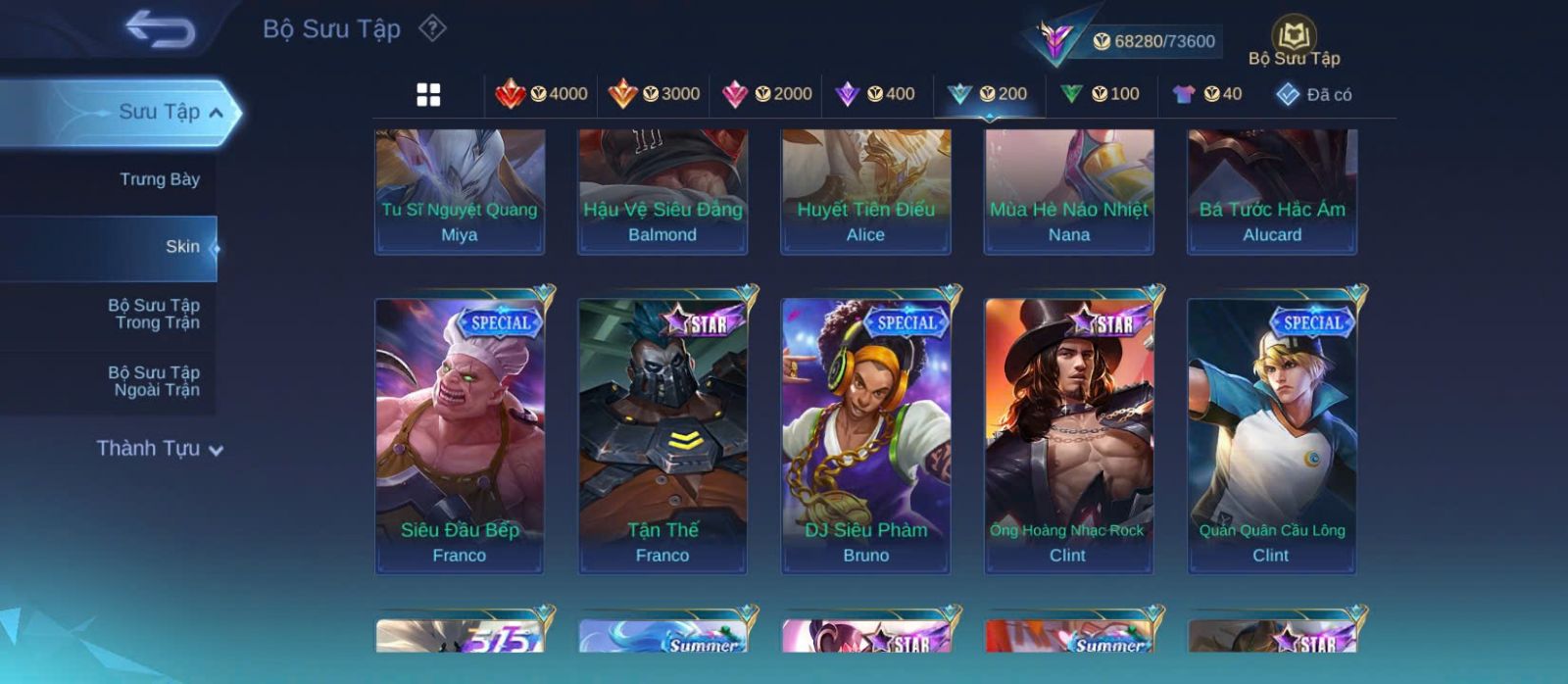The height and width of the screenshot is (684, 1568).
Task: Choose Bruno's DJ Siêu Phàm skin card
Action: (865, 436)
